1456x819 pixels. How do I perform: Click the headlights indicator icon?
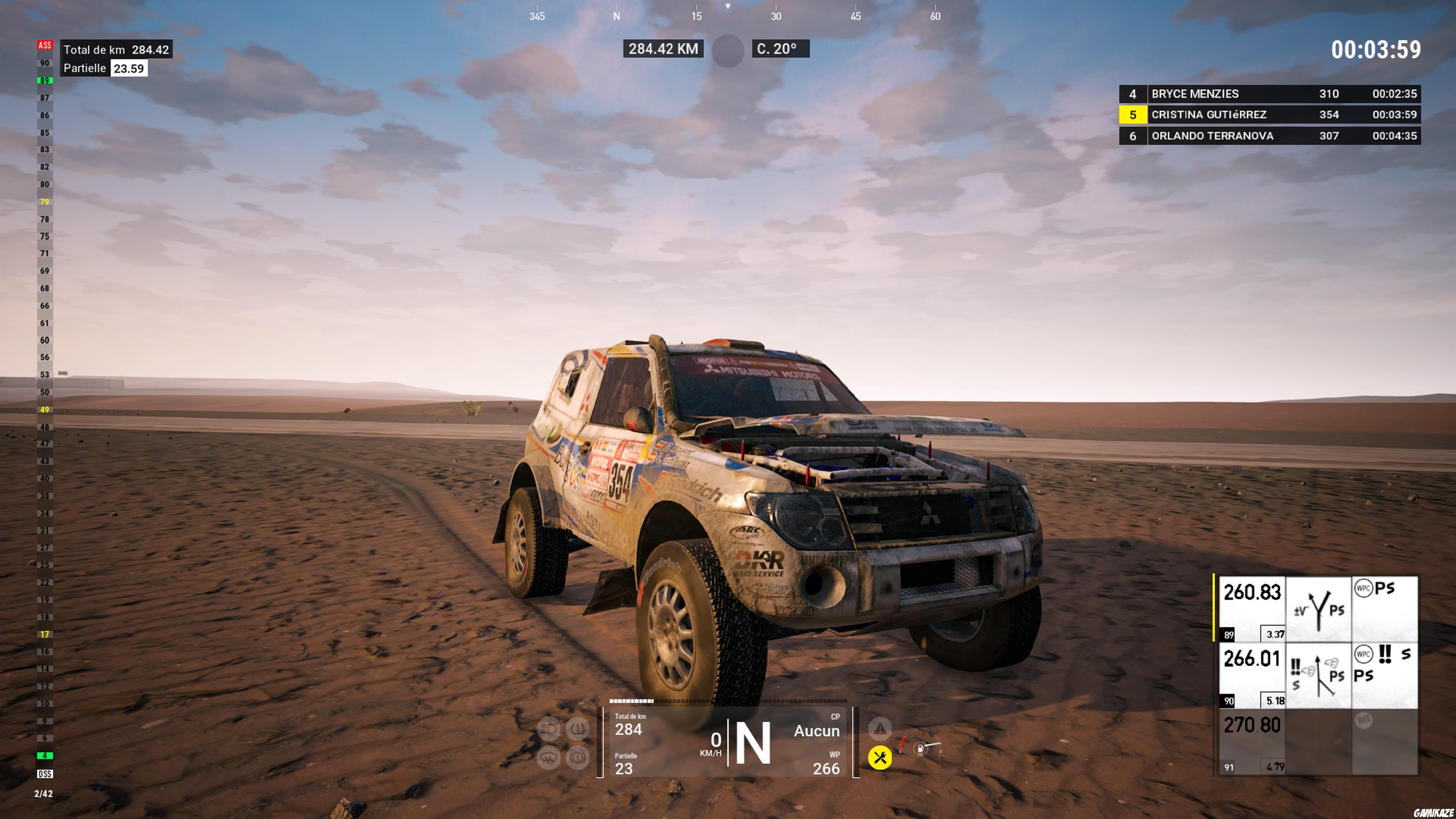pos(549,730)
